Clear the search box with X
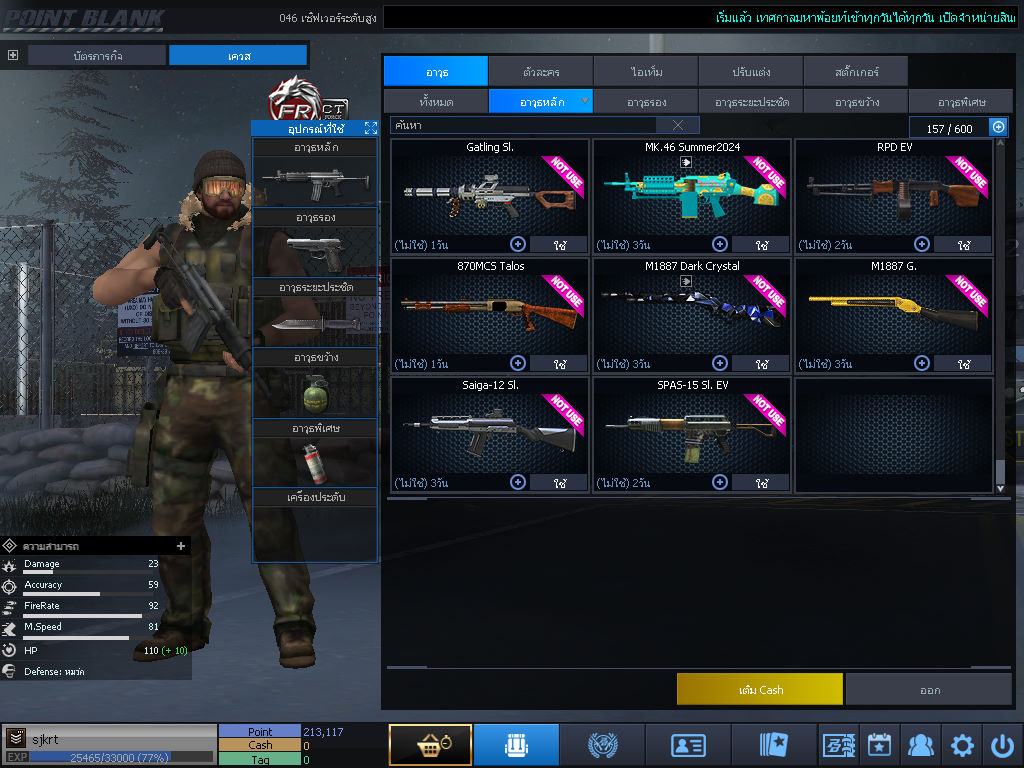The image size is (1024, 768). click(x=678, y=125)
